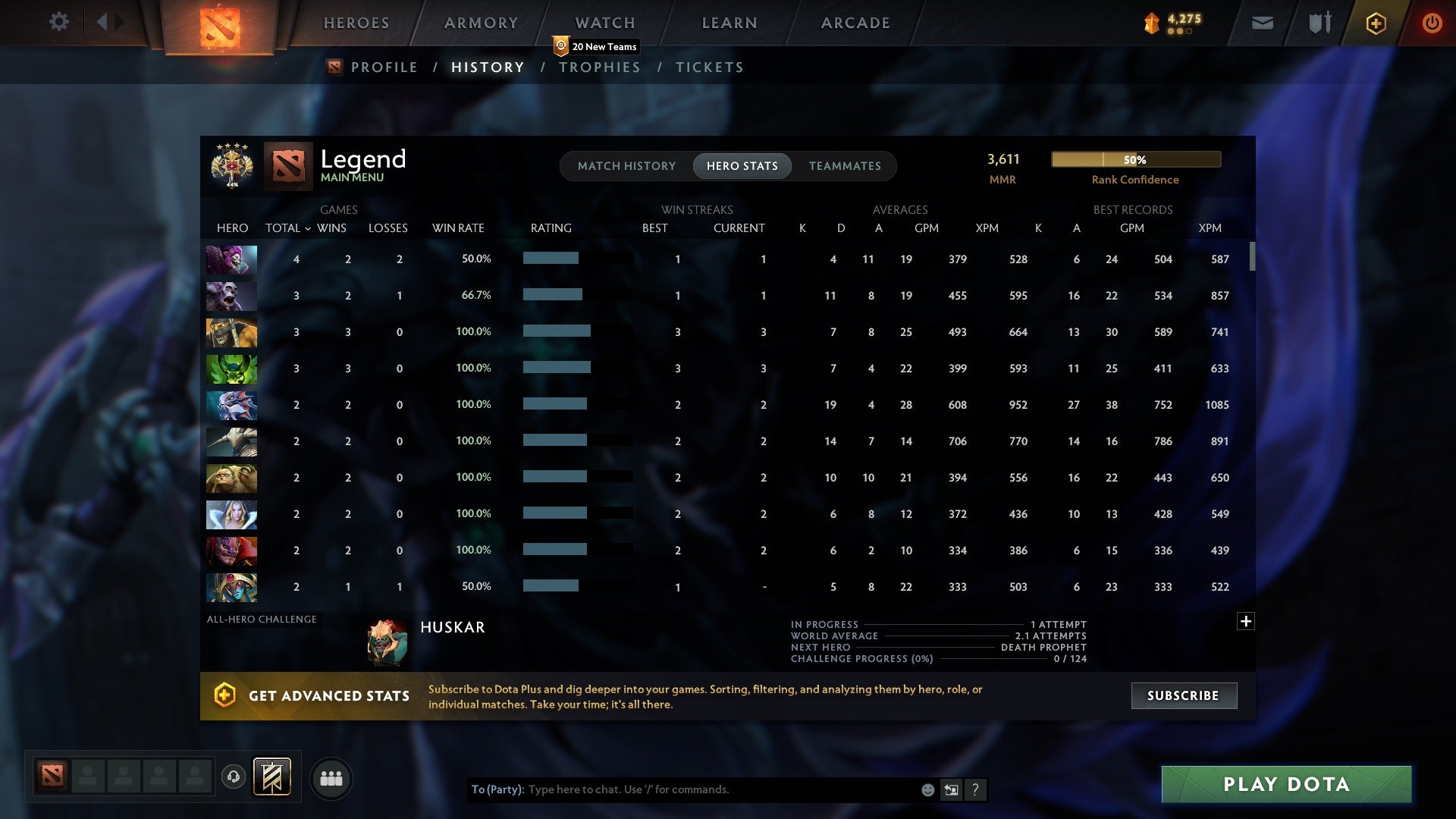Click the power logout icon

(x=1432, y=23)
